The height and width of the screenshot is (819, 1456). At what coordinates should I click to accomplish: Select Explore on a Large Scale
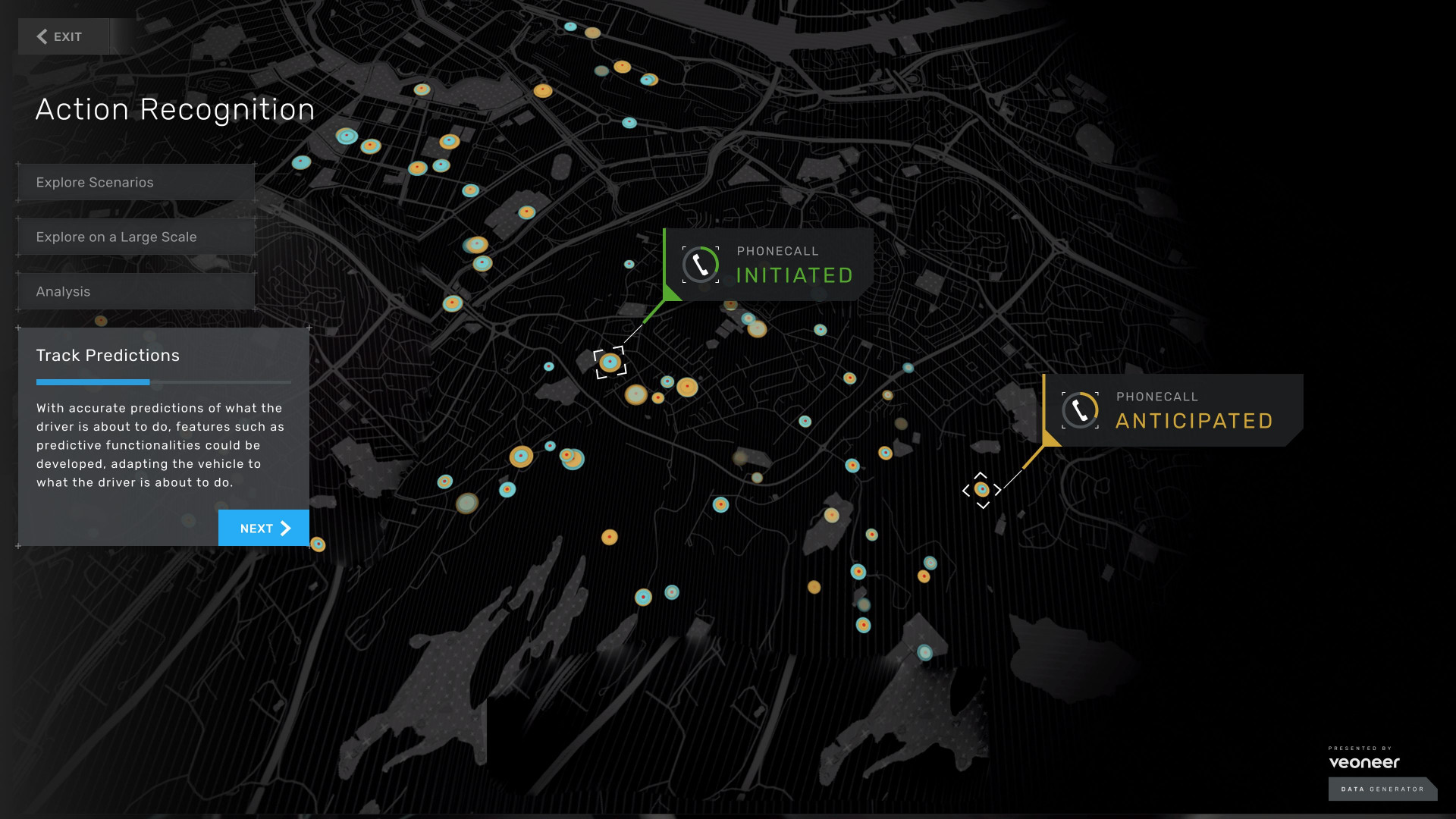coord(134,237)
